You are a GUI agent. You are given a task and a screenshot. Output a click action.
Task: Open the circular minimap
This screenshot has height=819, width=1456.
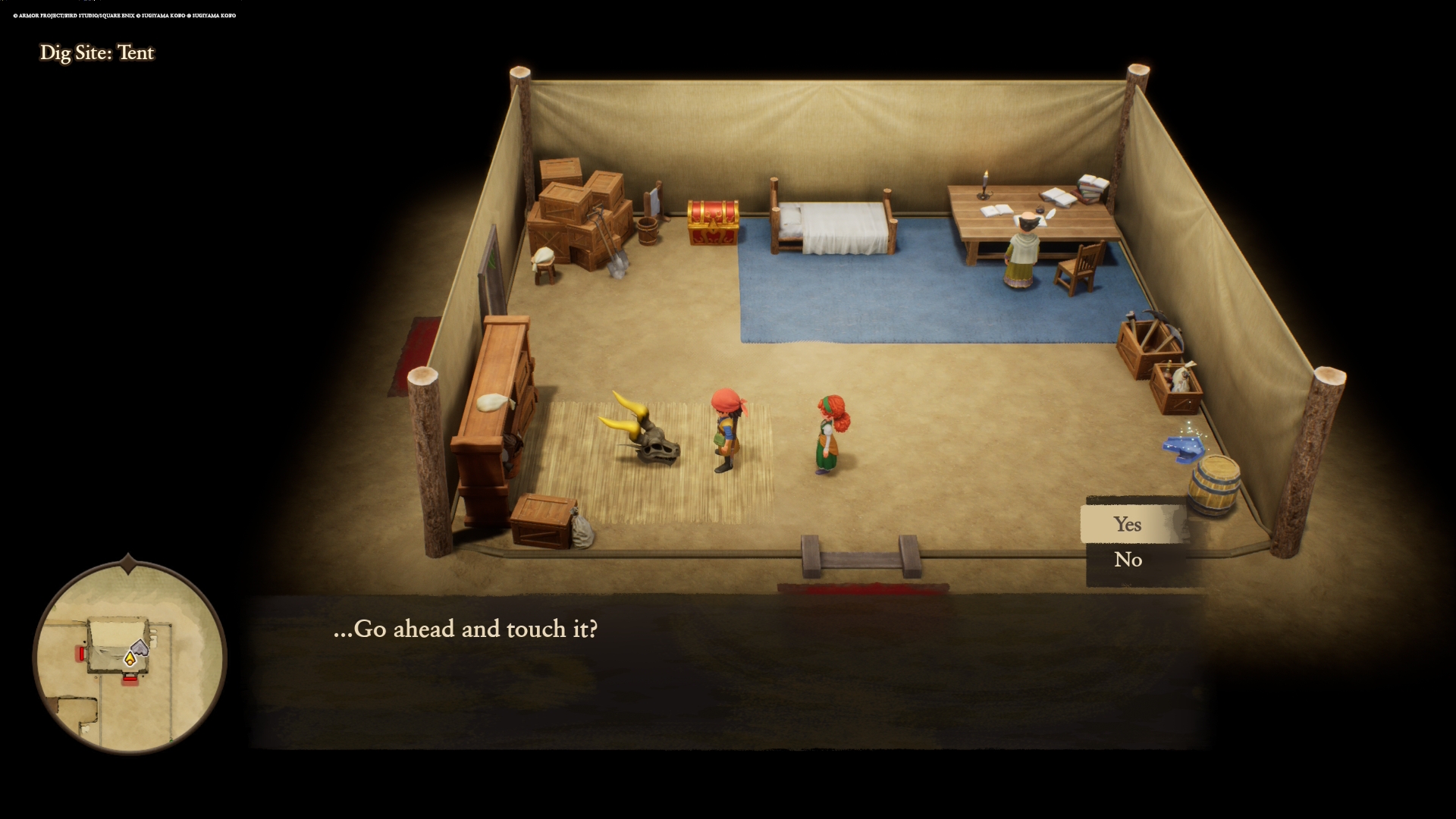(130, 657)
